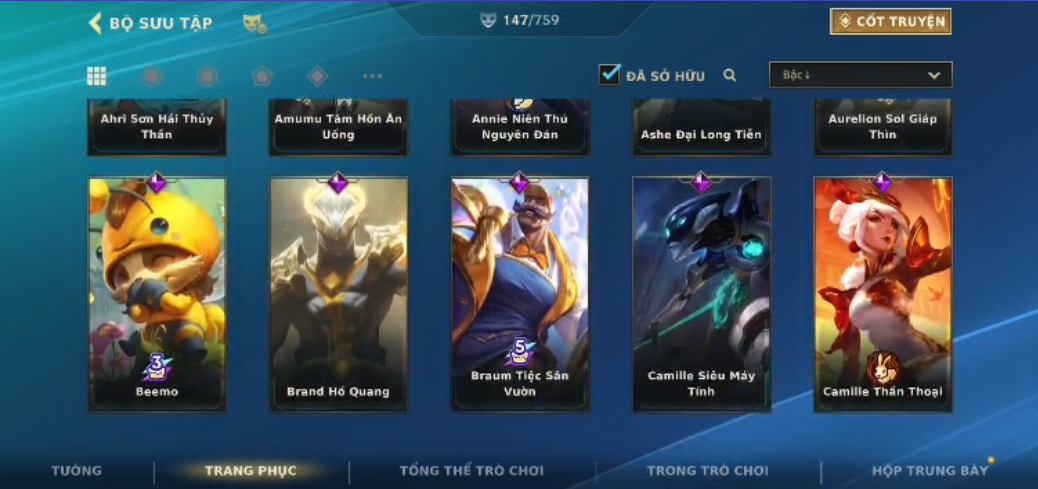
Task: Switch to the Trang Phục tab
Action: click(250, 471)
